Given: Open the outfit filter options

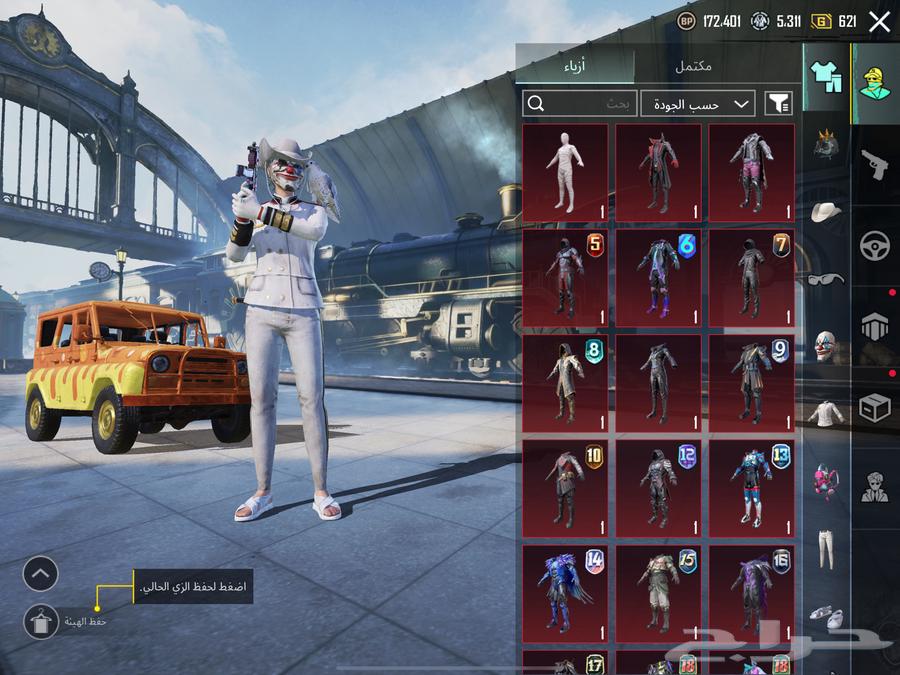Looking at the screenshot, I should click(778, 103).
